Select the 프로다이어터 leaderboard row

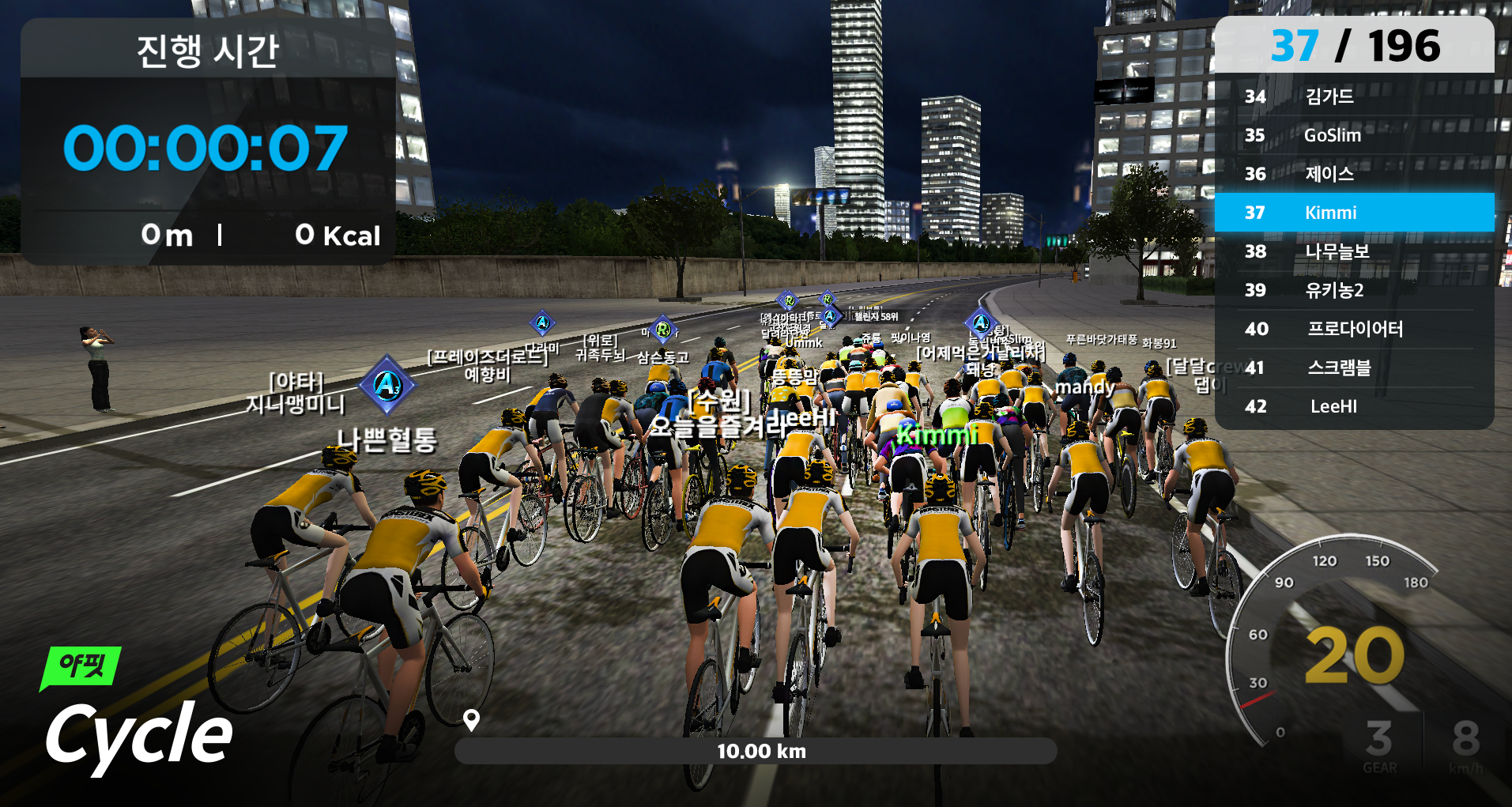click(1353, 329)
